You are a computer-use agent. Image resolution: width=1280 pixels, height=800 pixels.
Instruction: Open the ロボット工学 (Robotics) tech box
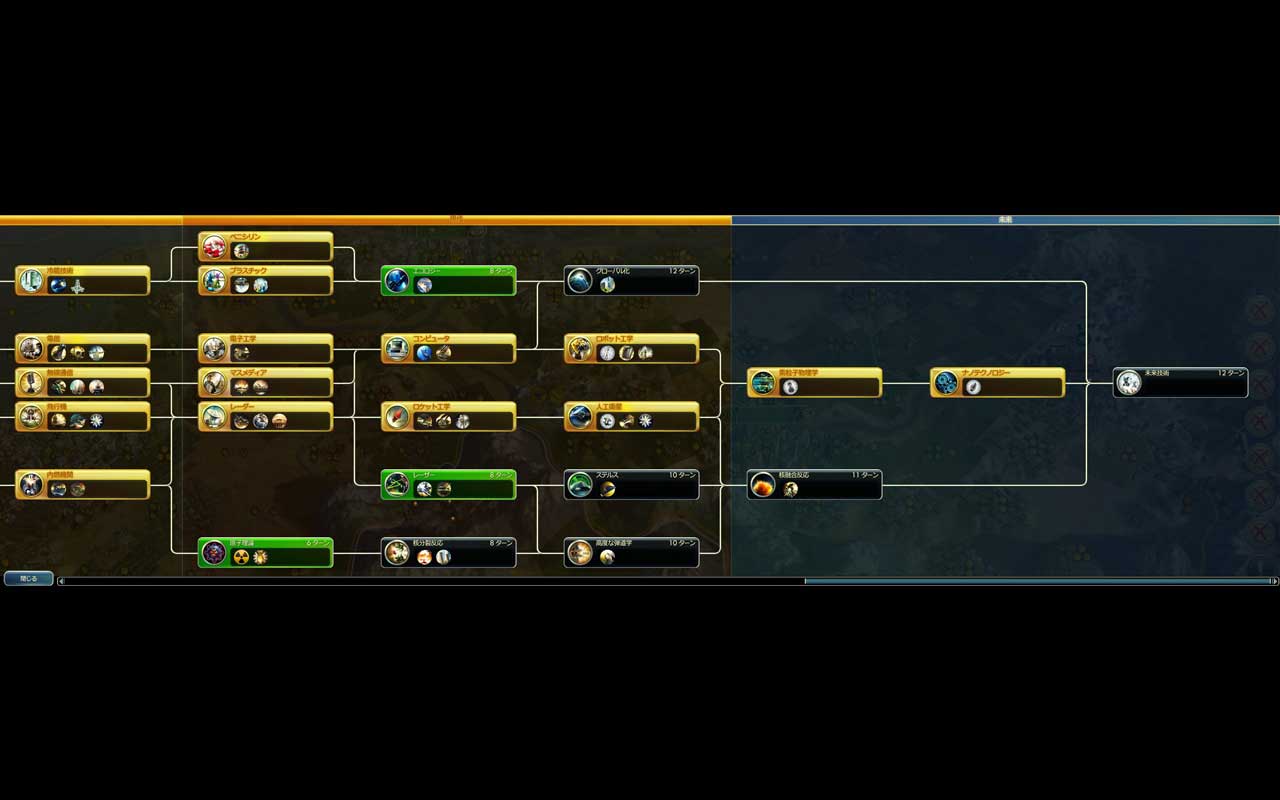(x=632, y=349)
